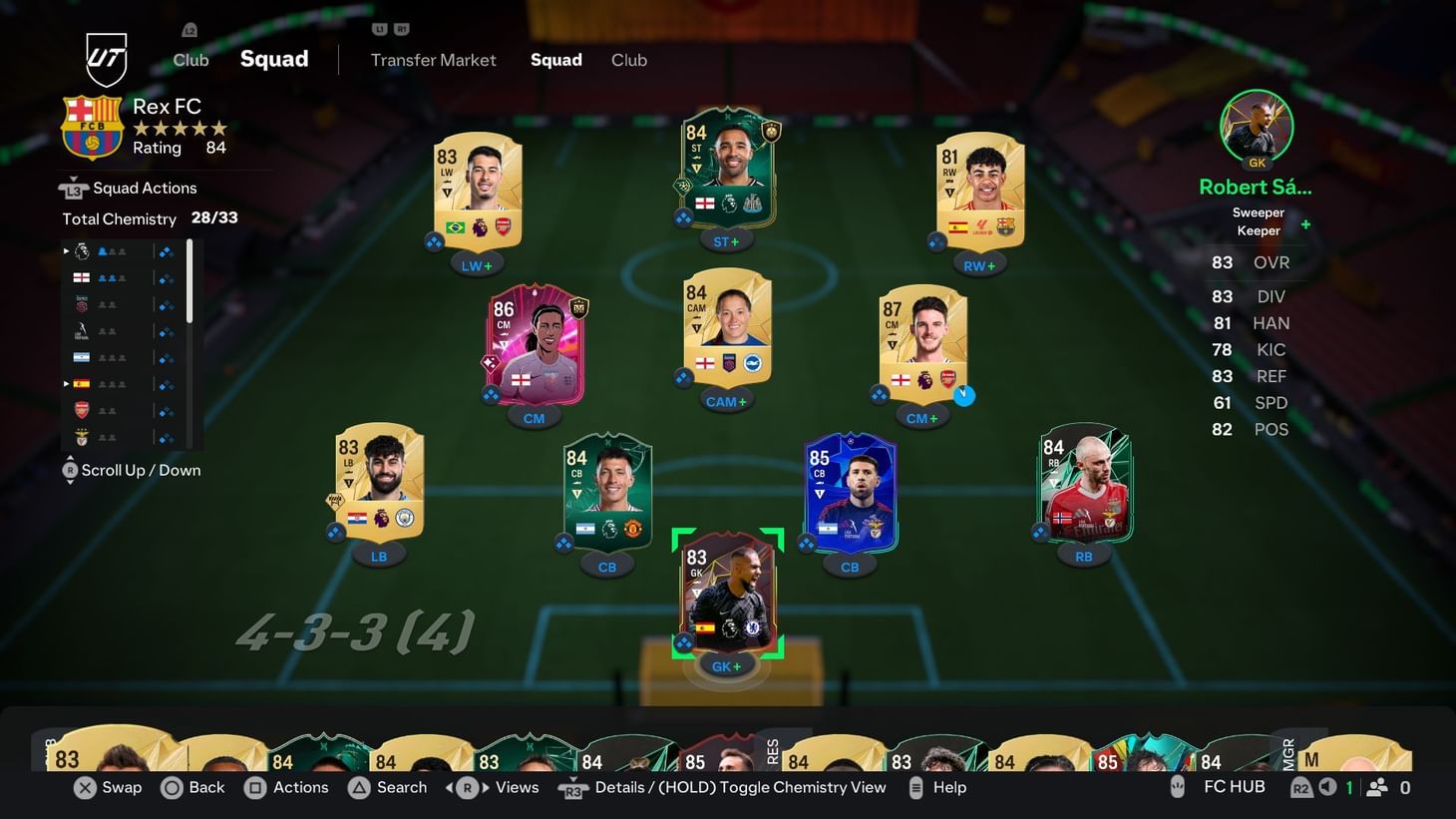Select the 83-rated goalkeeper card with green brackets
This screenshot has width=1456, height=819.
[728, 596]
